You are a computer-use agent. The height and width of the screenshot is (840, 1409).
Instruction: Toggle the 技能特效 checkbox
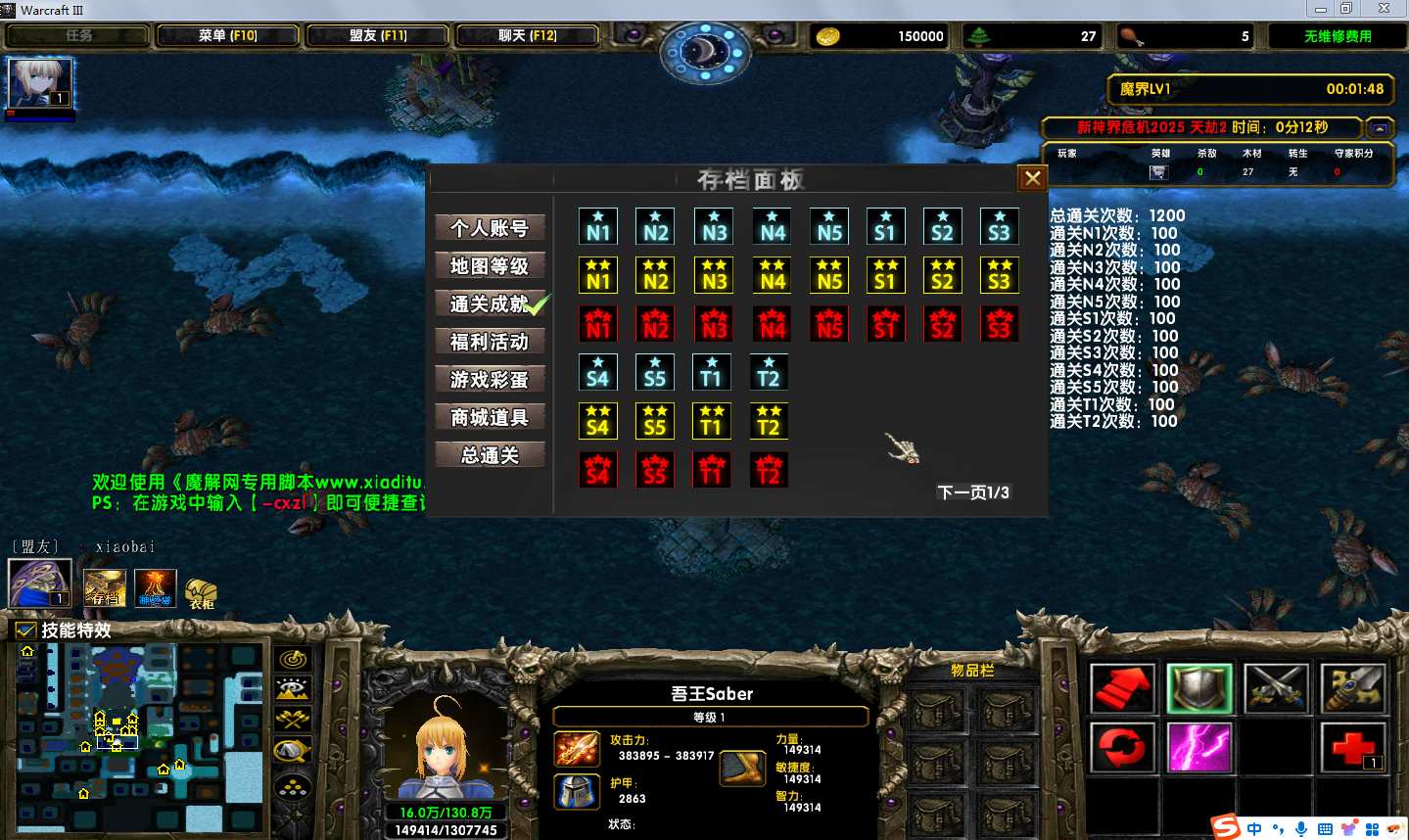click(26, 630)
